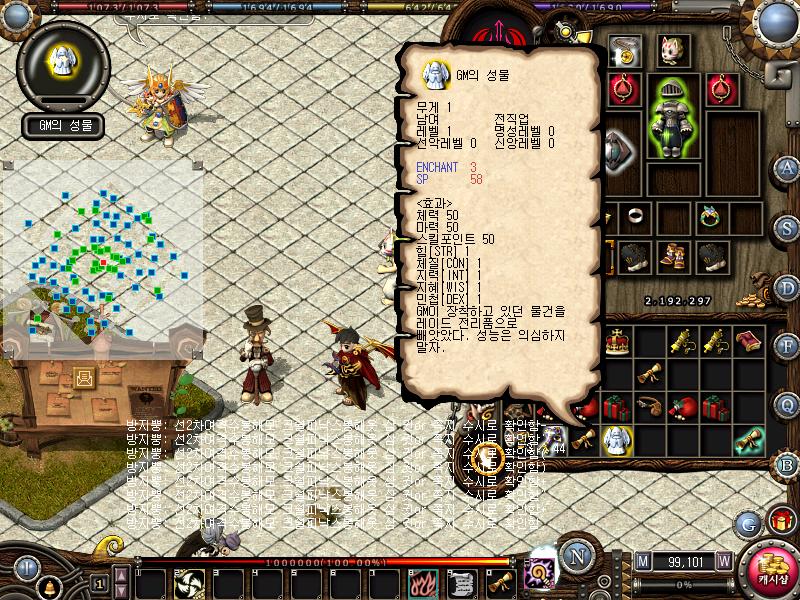Screen dimensions: 800x600
Task: Select the red spellbook in inventory
Action: point(748,343)
